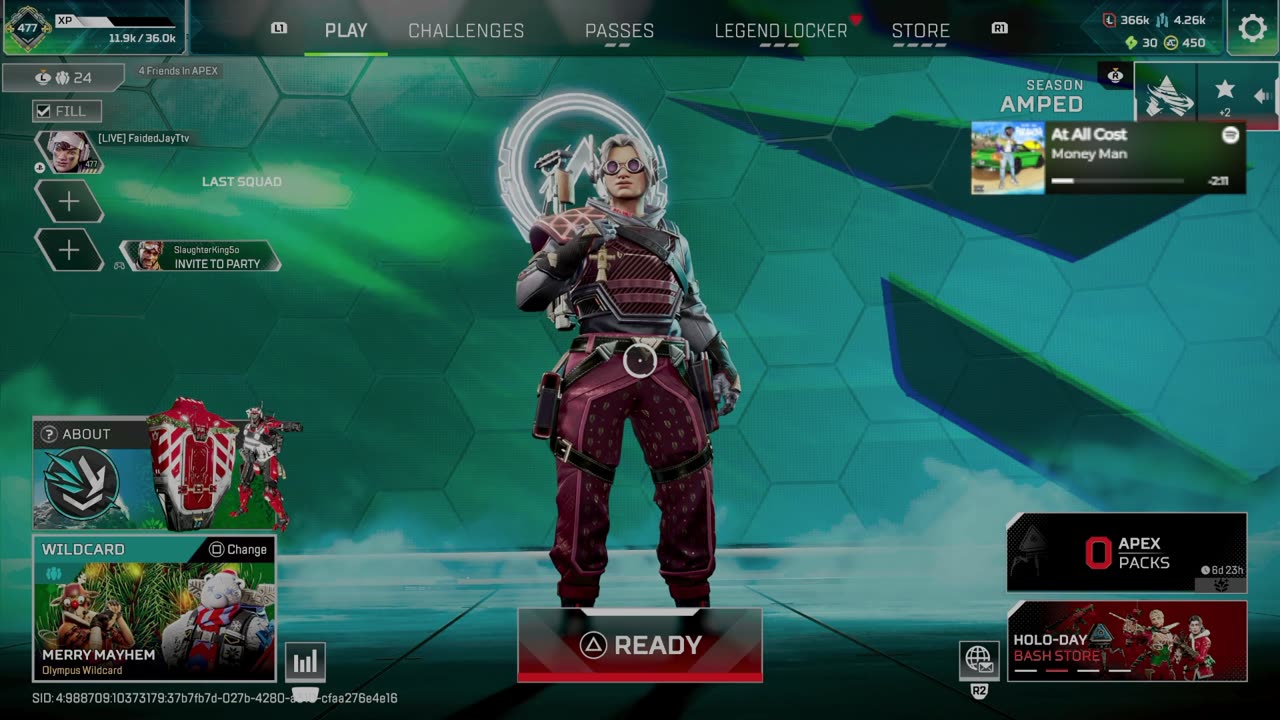Open the globe mail news icon

[x=979, y=660]
